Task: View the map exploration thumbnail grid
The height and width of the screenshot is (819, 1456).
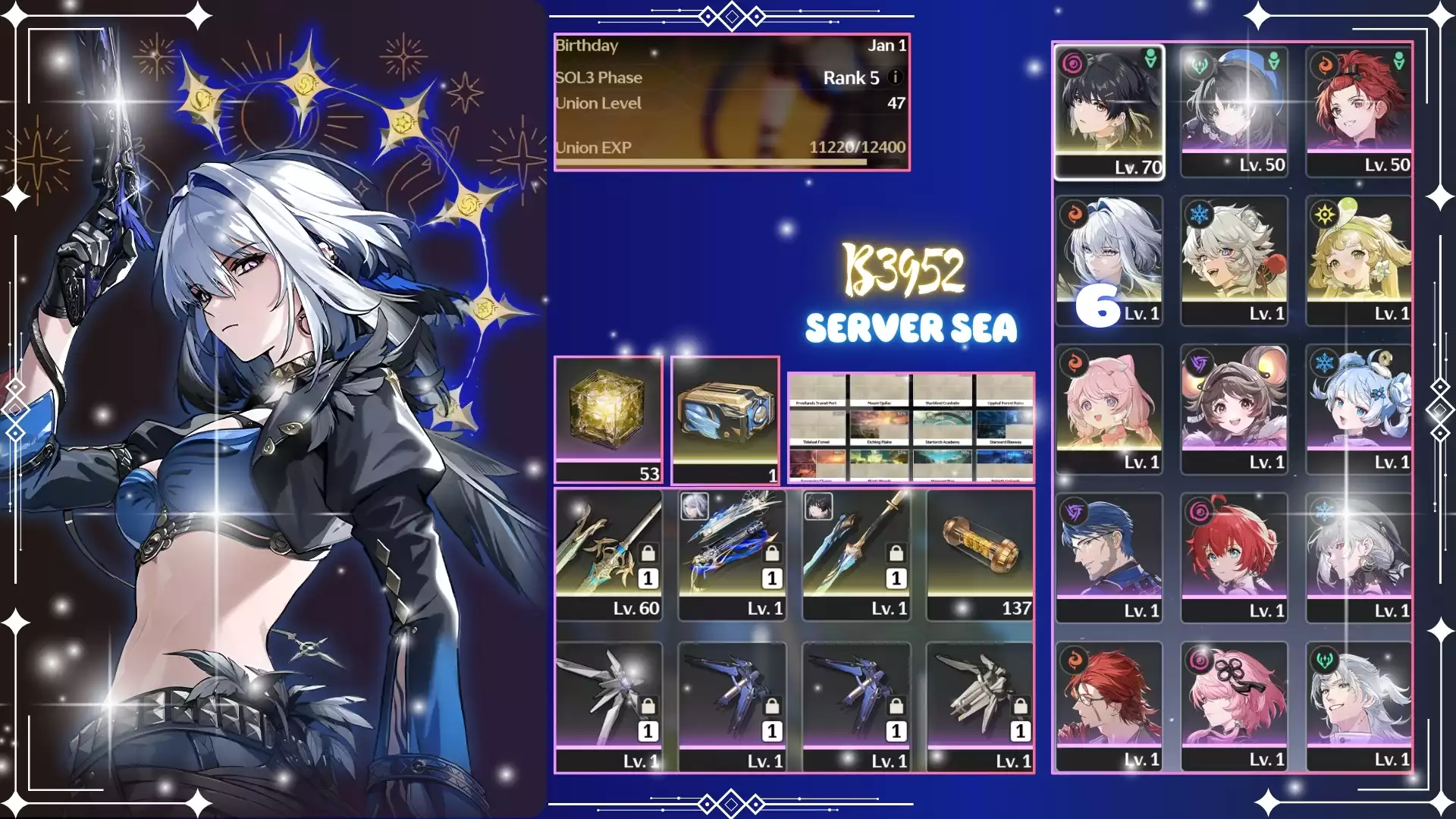Action: coord(911,428)
